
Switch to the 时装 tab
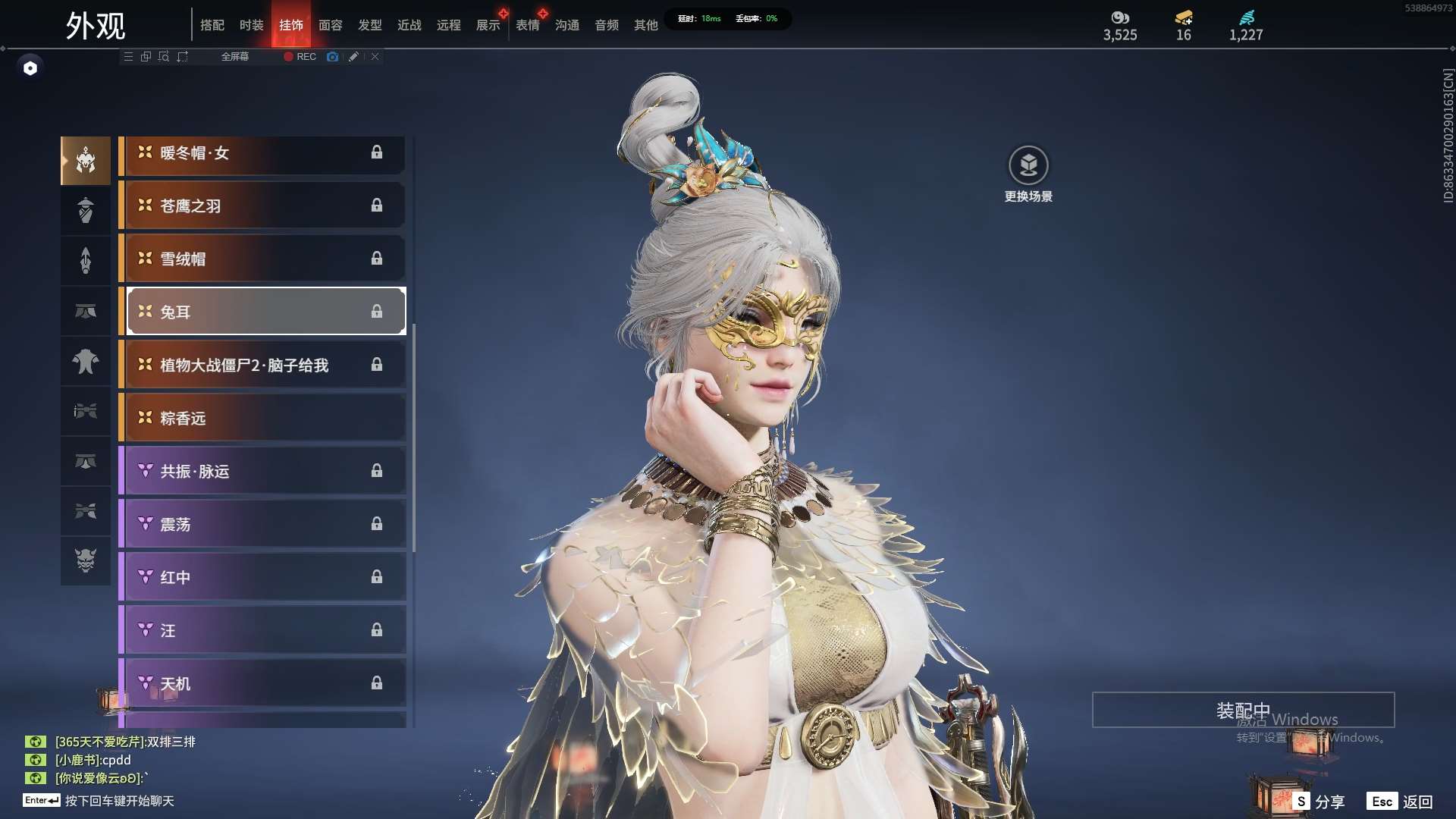(x=251, y=25)
